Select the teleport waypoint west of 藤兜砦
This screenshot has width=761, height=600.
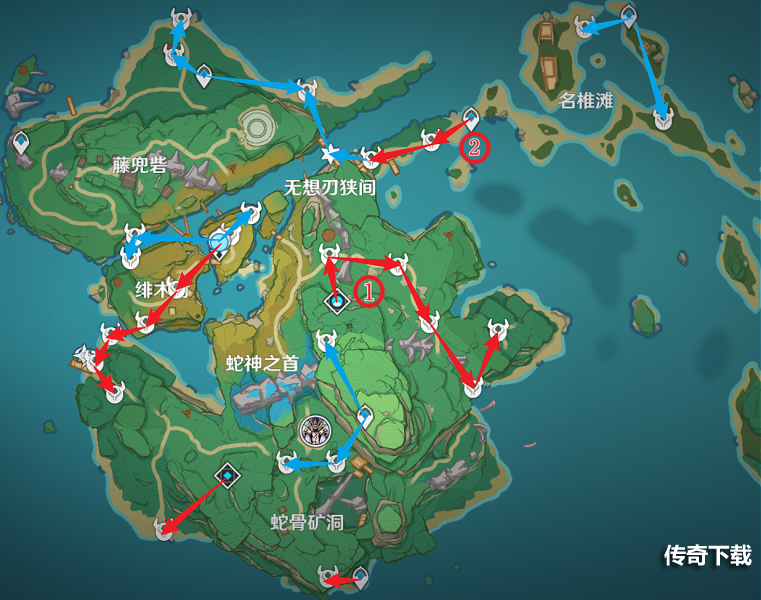tap(20, 145)
